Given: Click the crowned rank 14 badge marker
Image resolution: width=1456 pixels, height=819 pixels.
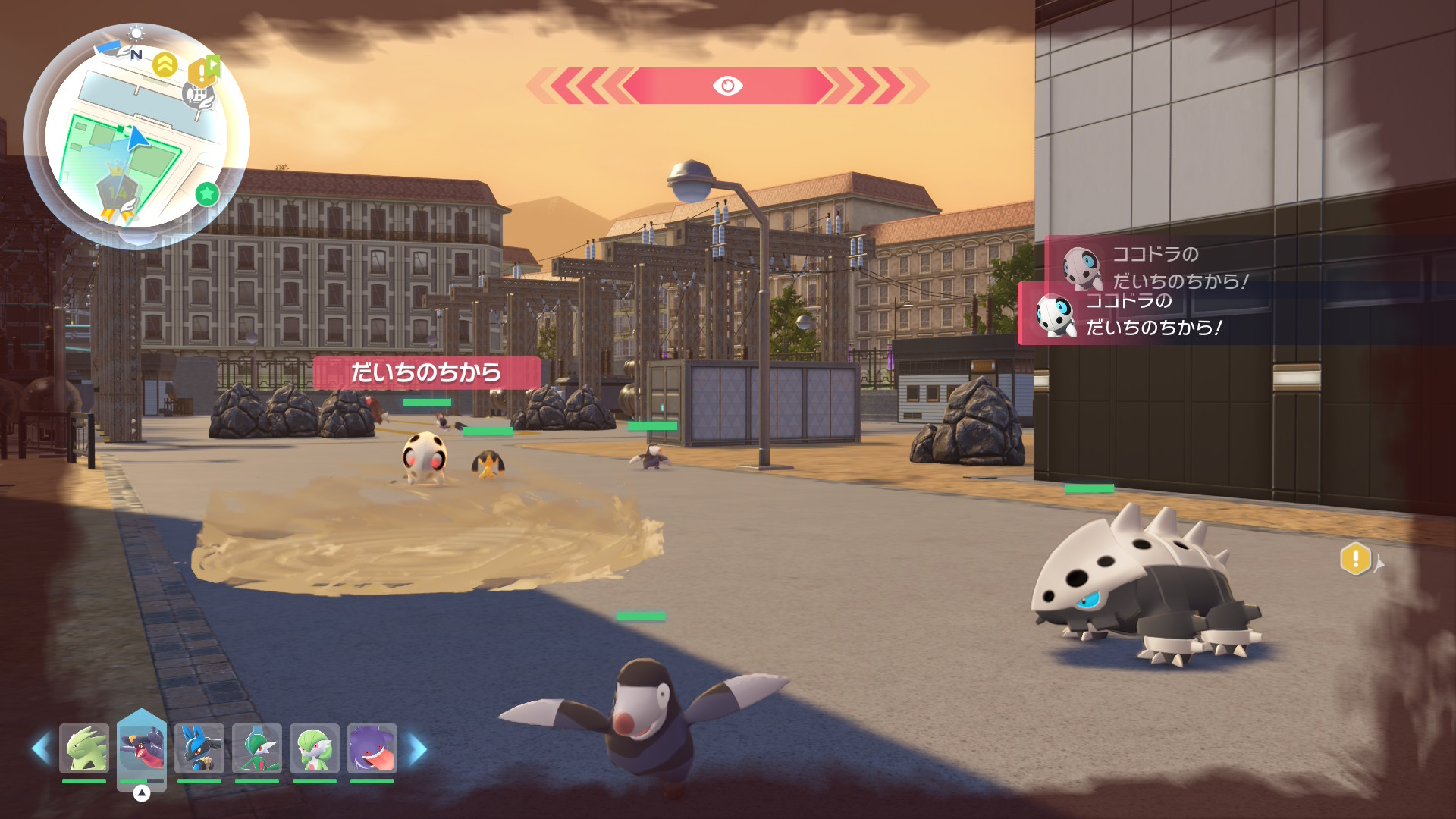Looking at the screenshot, I should point(118,190).
